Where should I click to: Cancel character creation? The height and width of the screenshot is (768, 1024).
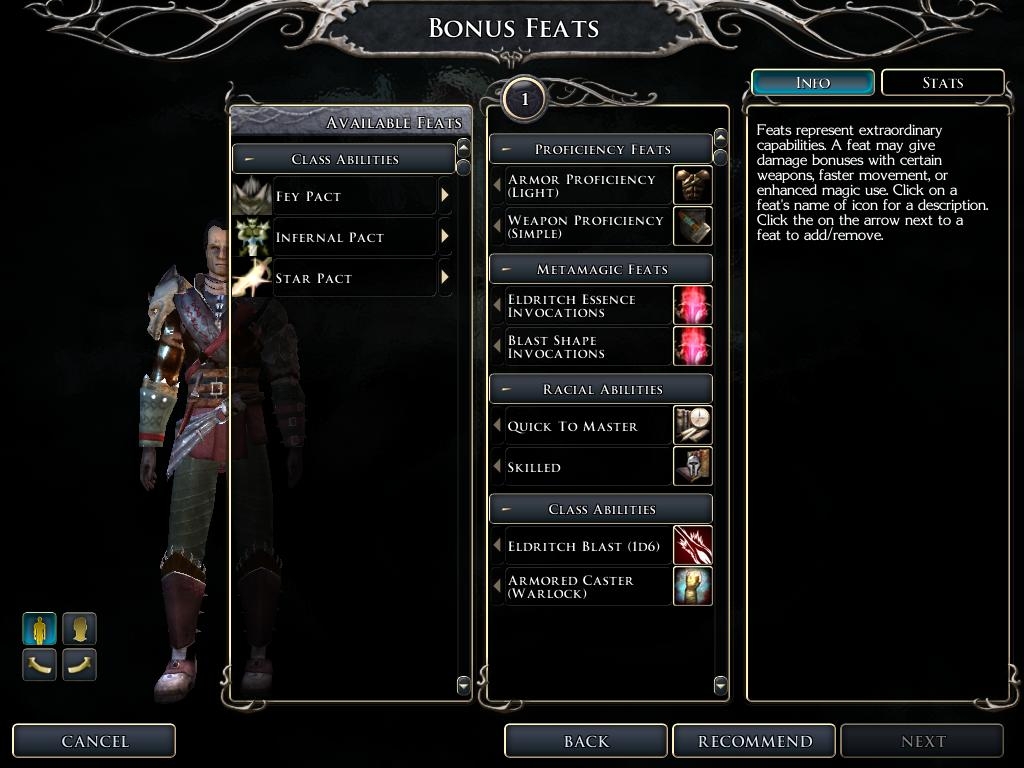pyautogui.click(x=94, y=741)
